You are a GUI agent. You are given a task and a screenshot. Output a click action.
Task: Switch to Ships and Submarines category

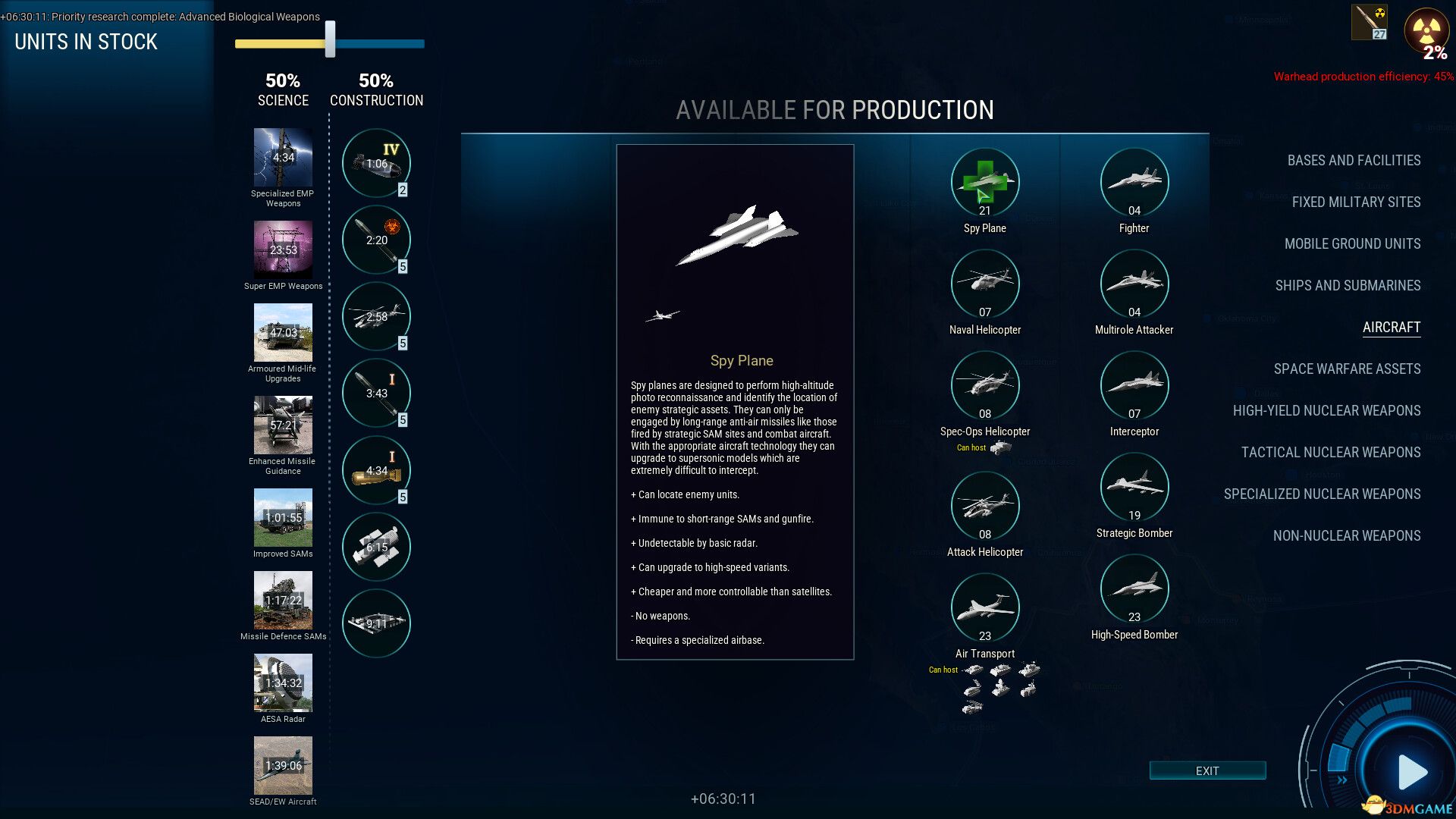point(1347,286)
